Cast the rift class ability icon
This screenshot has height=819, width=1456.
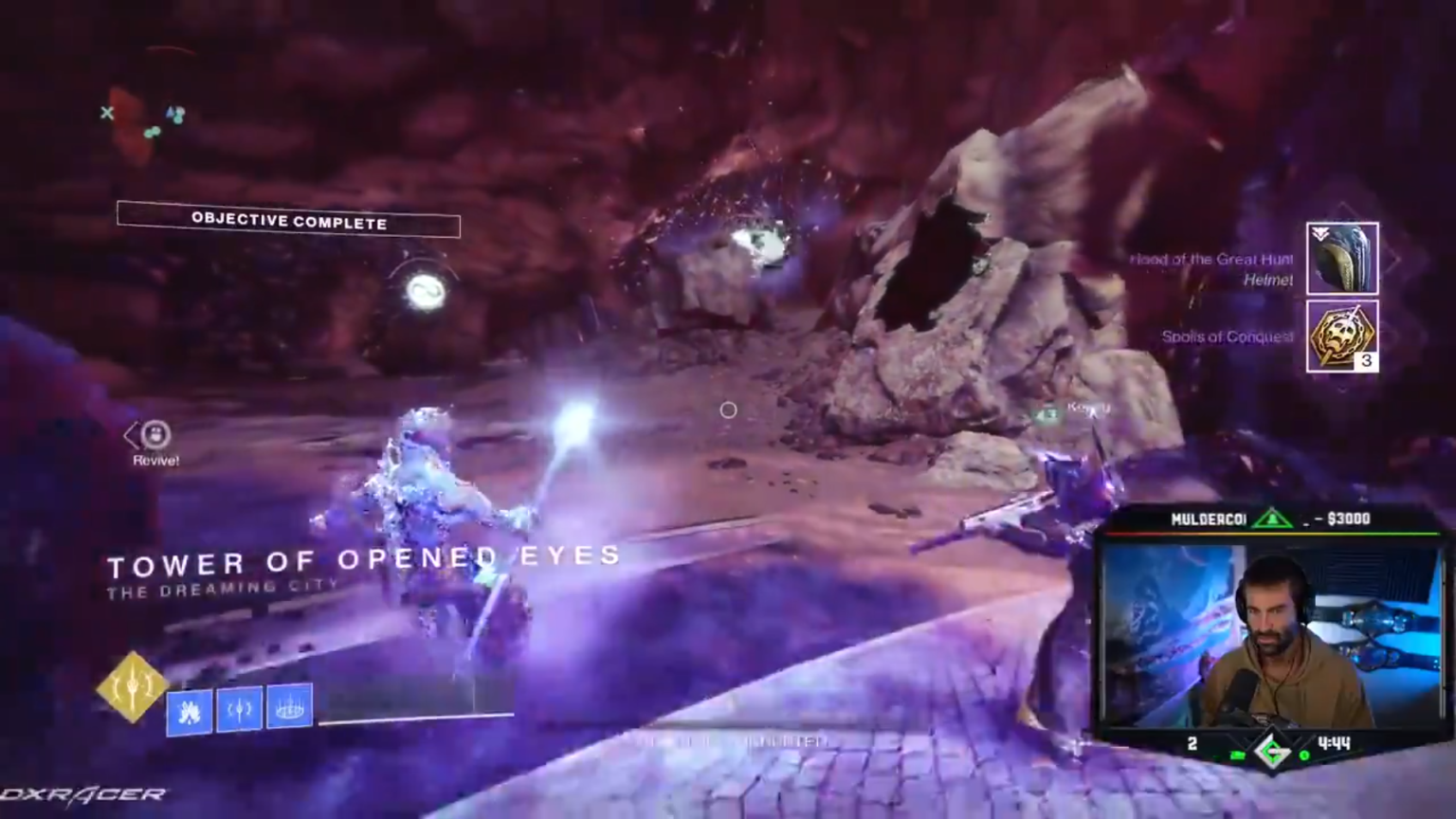point(289,706)
